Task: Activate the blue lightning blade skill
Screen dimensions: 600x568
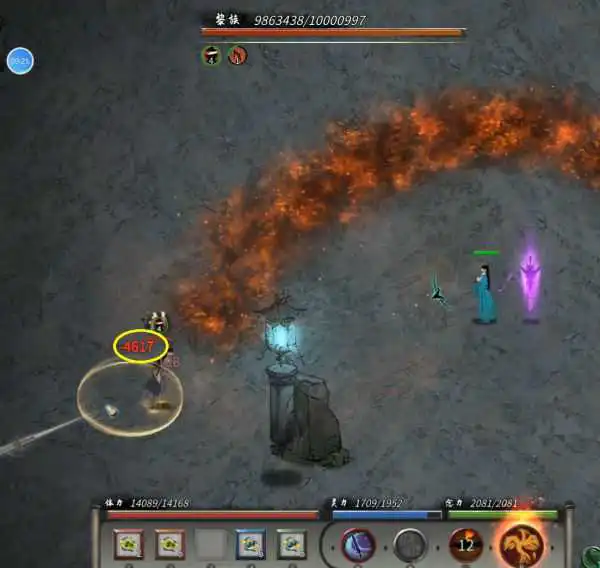Action: tap(357, 544)
